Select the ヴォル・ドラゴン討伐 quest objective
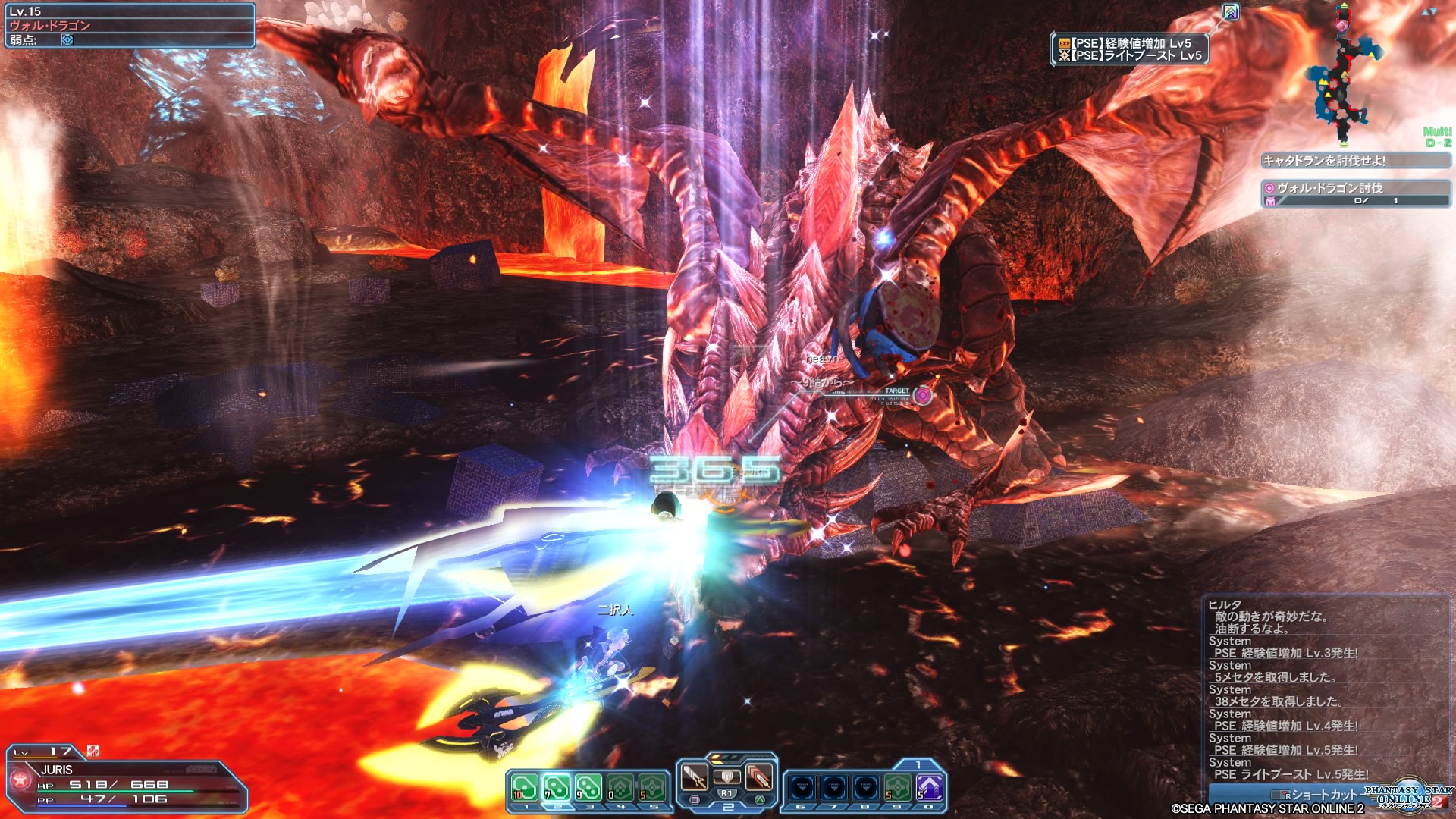This screenshot has width=1456, height=819. [1355, 193]
